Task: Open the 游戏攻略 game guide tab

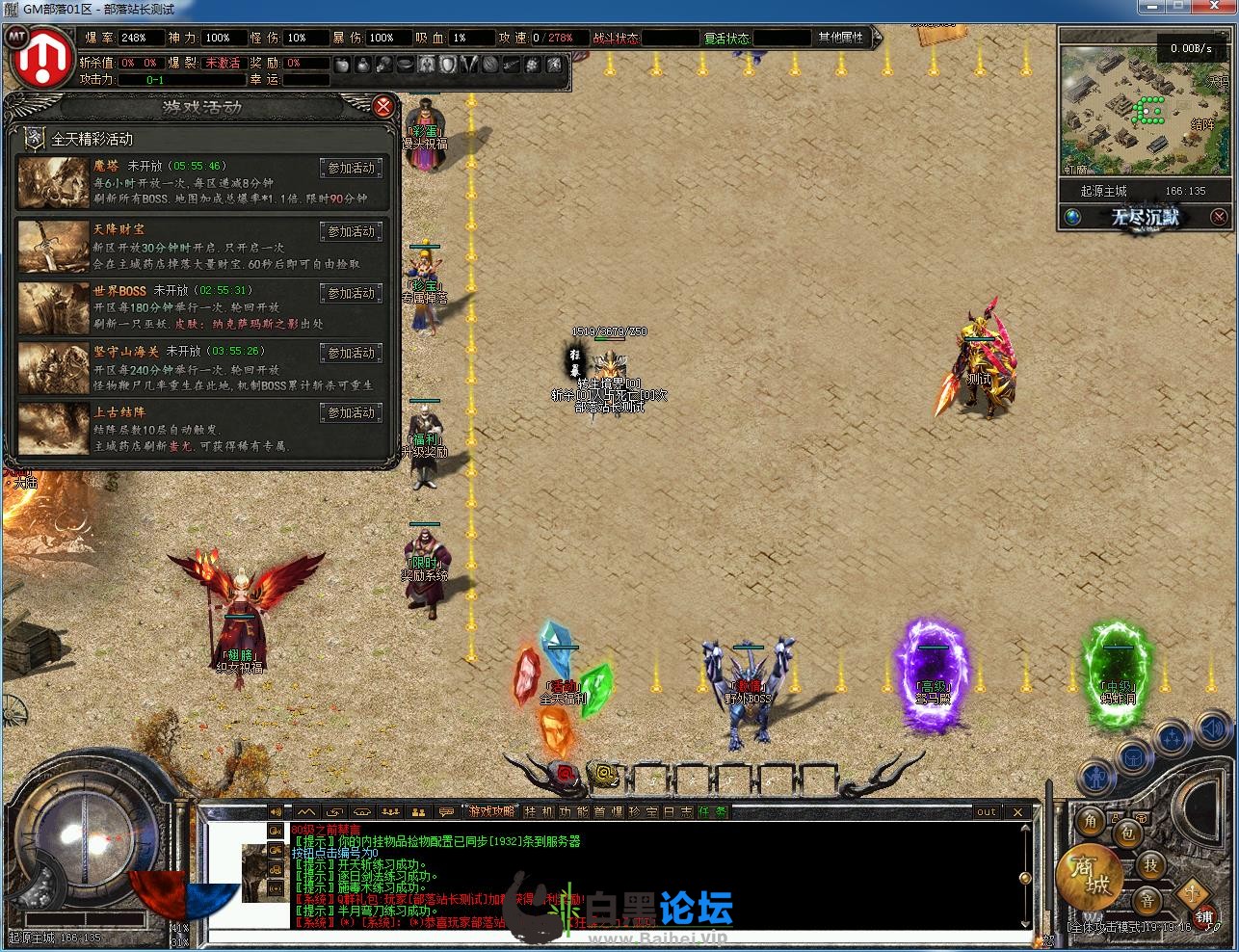Action: pos(491,812)
